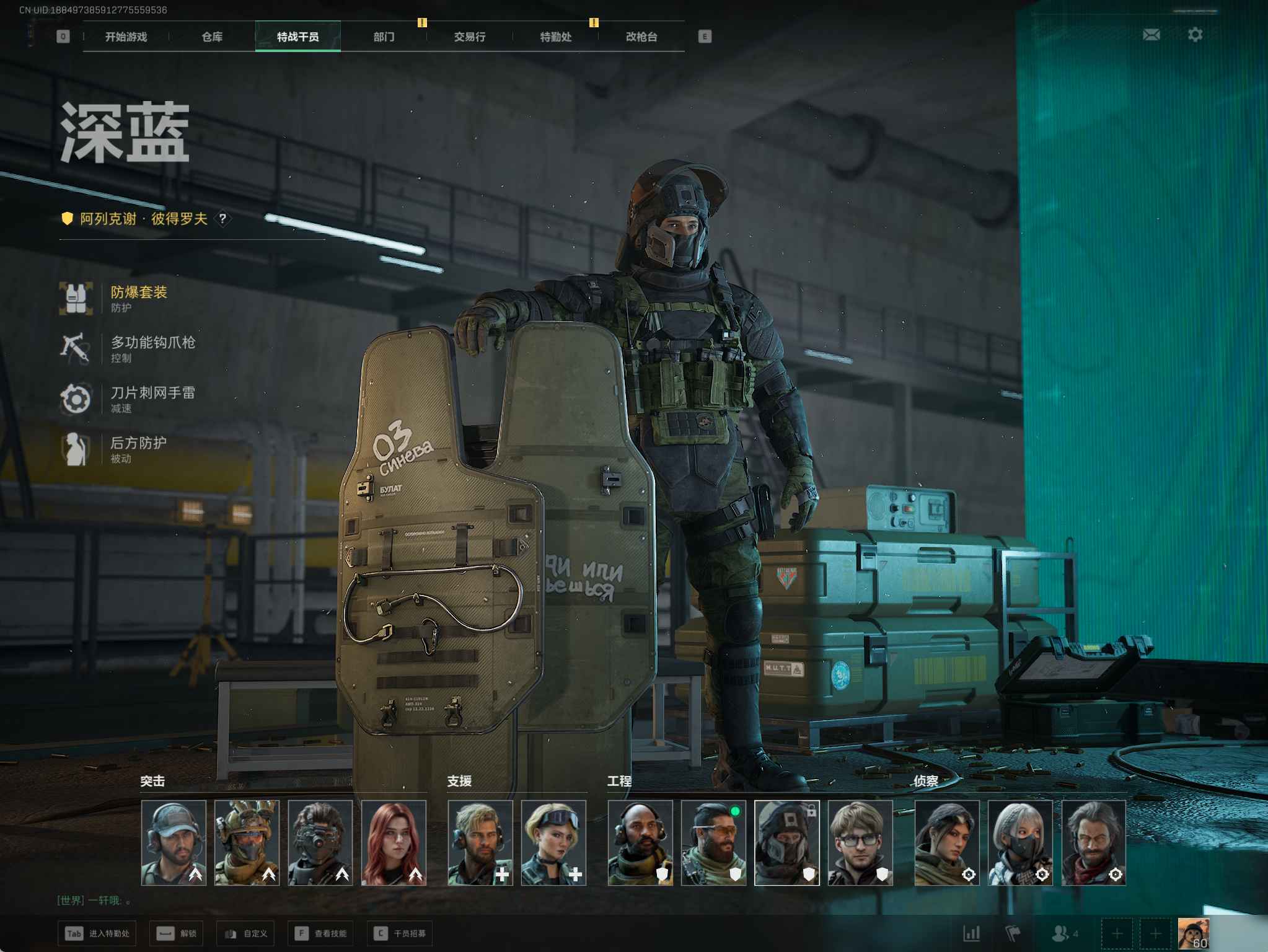This screenshot has height=952, width=1268.
Task: Pick the blonde operator wearing goggles
Action: [553, 842]
